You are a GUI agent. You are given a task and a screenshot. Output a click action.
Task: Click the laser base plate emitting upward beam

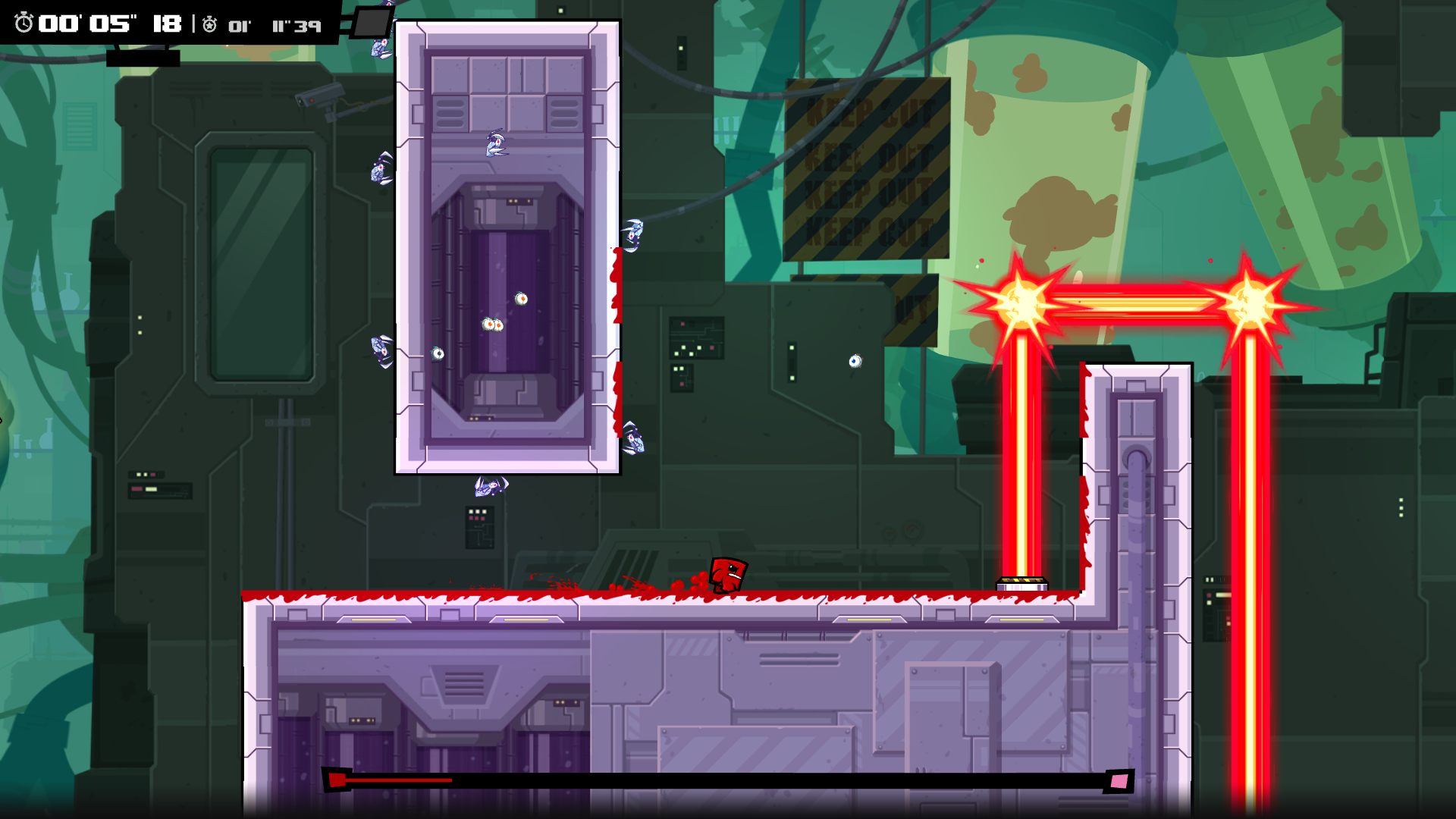pyautogui.click(x=1021, y=582)
